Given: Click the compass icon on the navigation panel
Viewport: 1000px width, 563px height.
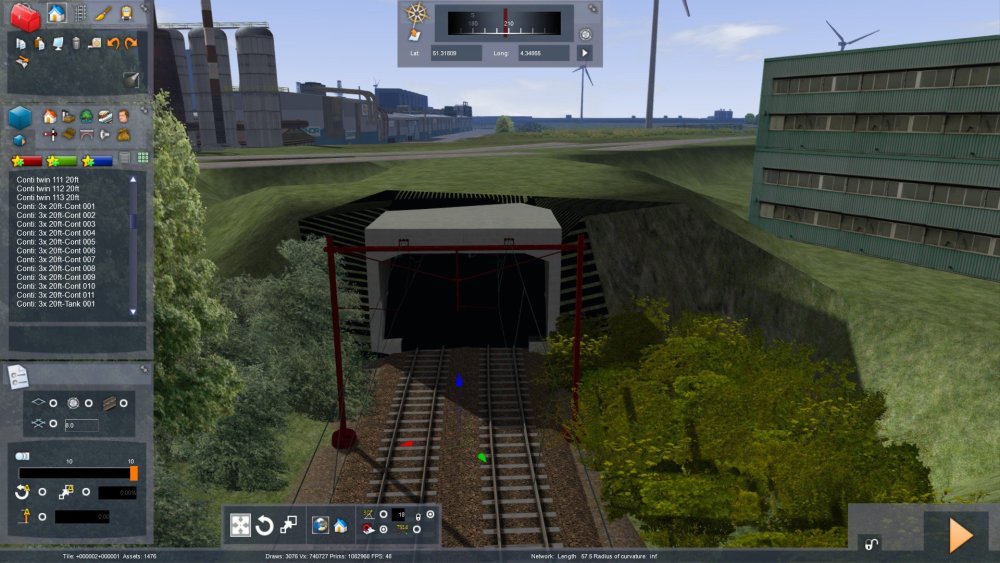Looking at the screenshot, I should point(418,15).
